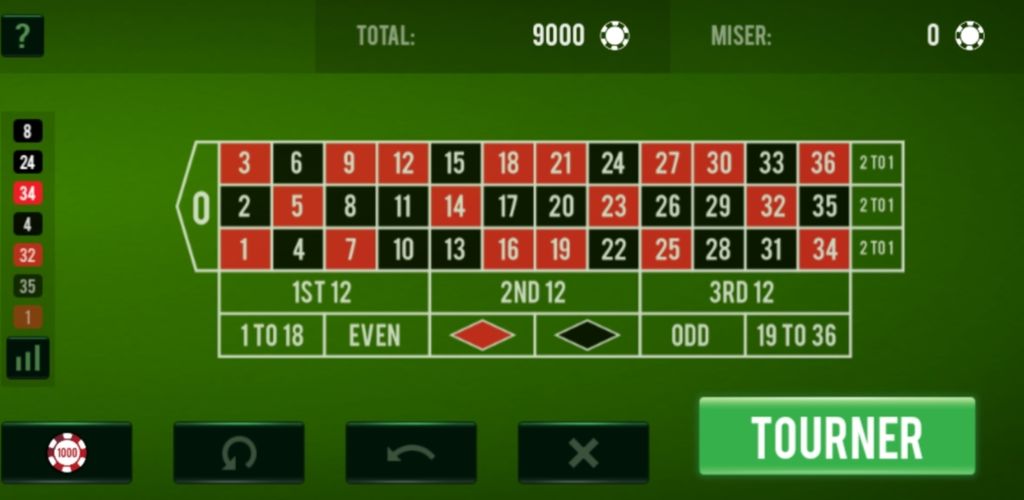The height and width of the screenshot is (500, 1024).
Task: Place a bet on 3RD 12
Action: coord(744,293)
